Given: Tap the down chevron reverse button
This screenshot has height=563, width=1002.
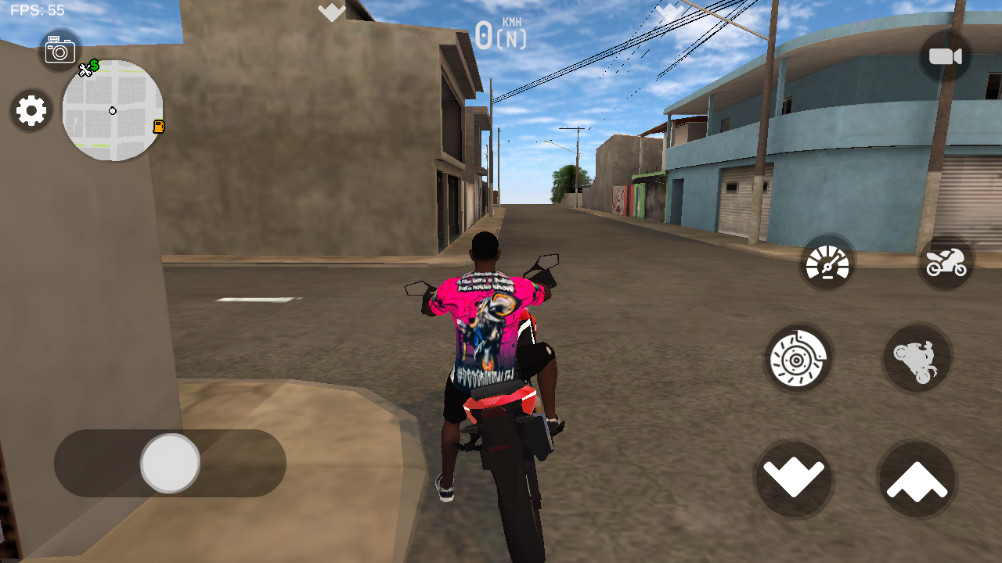Looking at the screenshot, I should tap(794, 477).
